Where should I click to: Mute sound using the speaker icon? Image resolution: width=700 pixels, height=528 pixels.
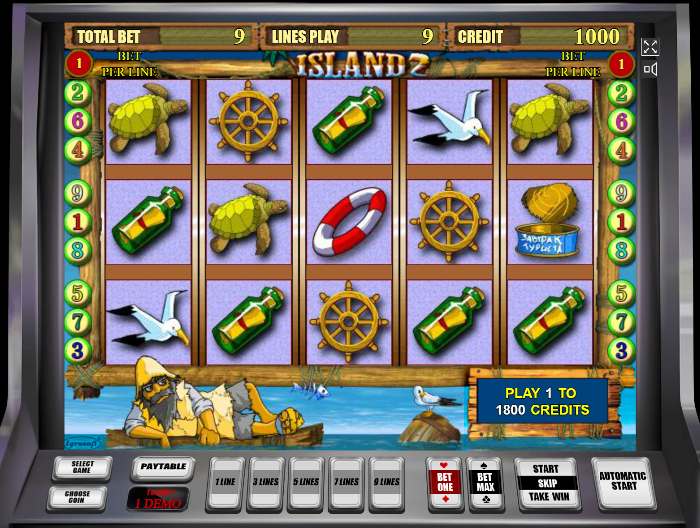coord(650,69)
